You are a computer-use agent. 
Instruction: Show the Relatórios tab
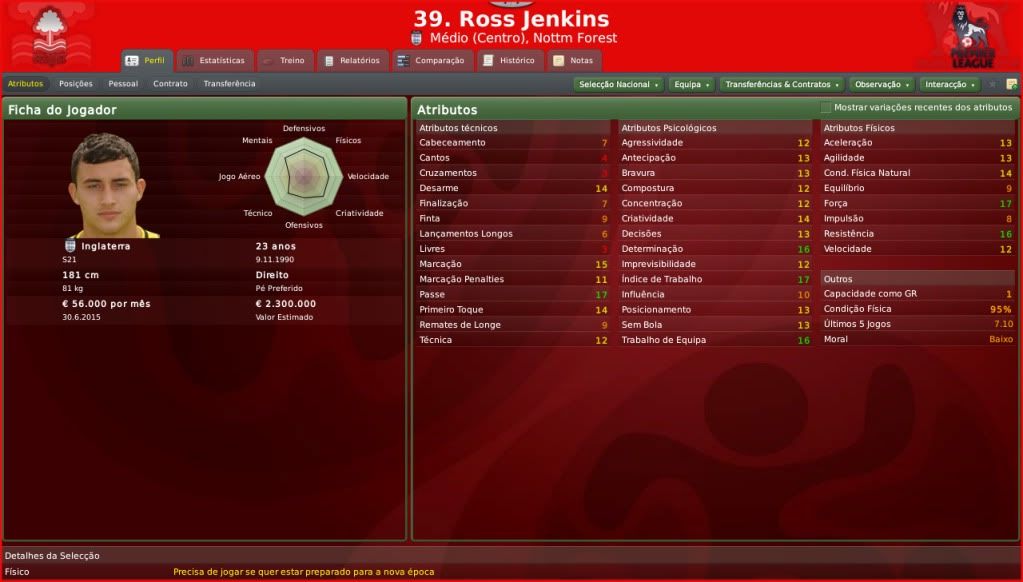[x=352, y=60]
